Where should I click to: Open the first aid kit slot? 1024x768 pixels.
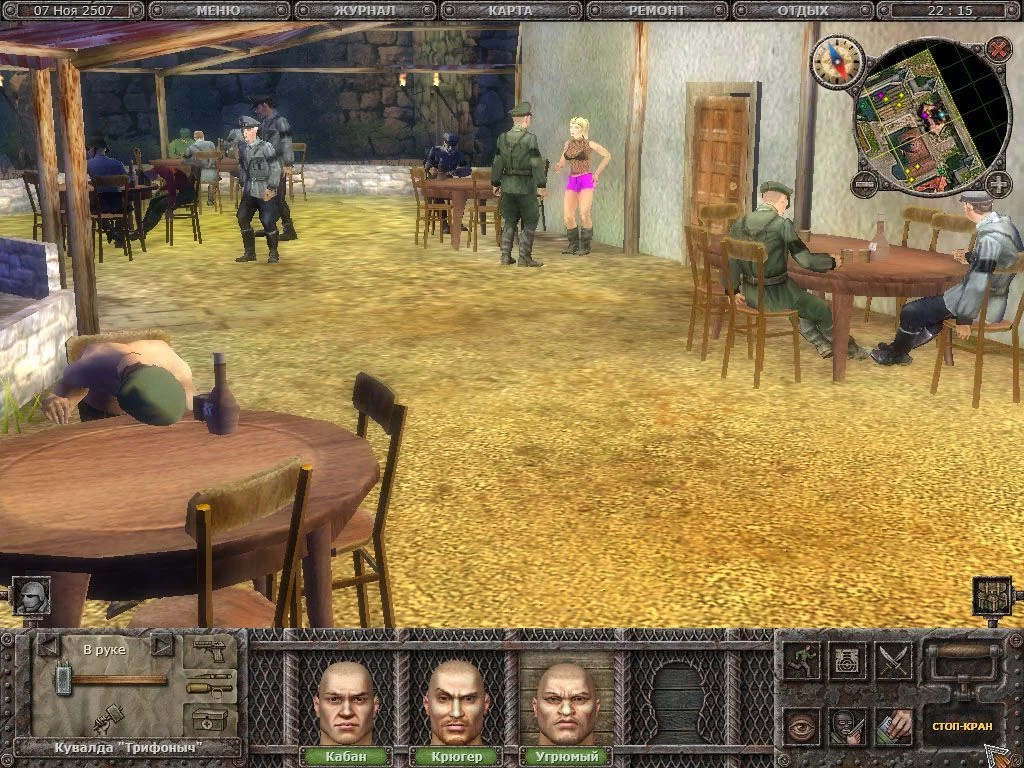click(210, 718)
